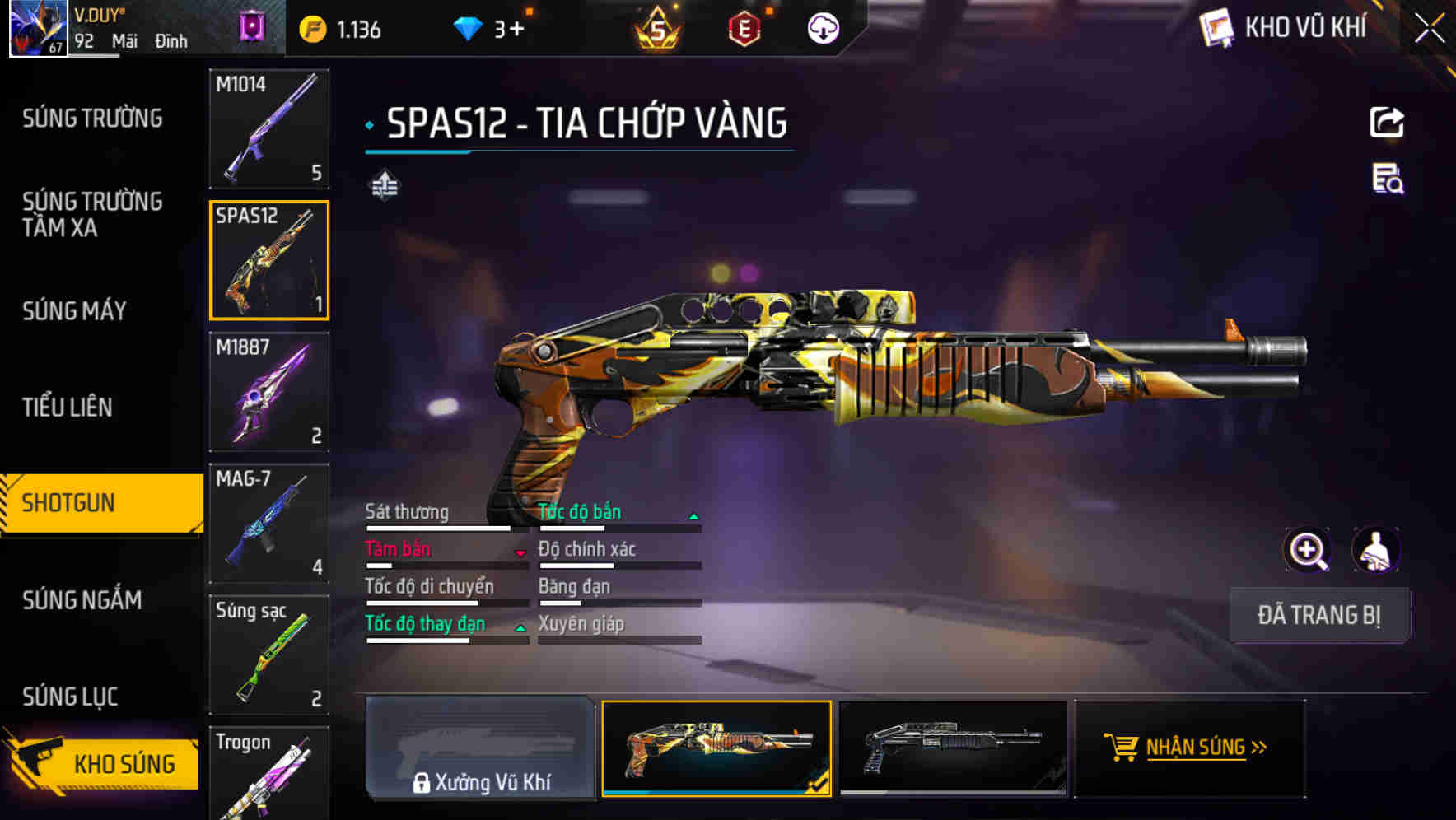The height and width of the screenshot is (820, 1456).
Task: Add diamonds using the plus icon
Action: point(516,30)
